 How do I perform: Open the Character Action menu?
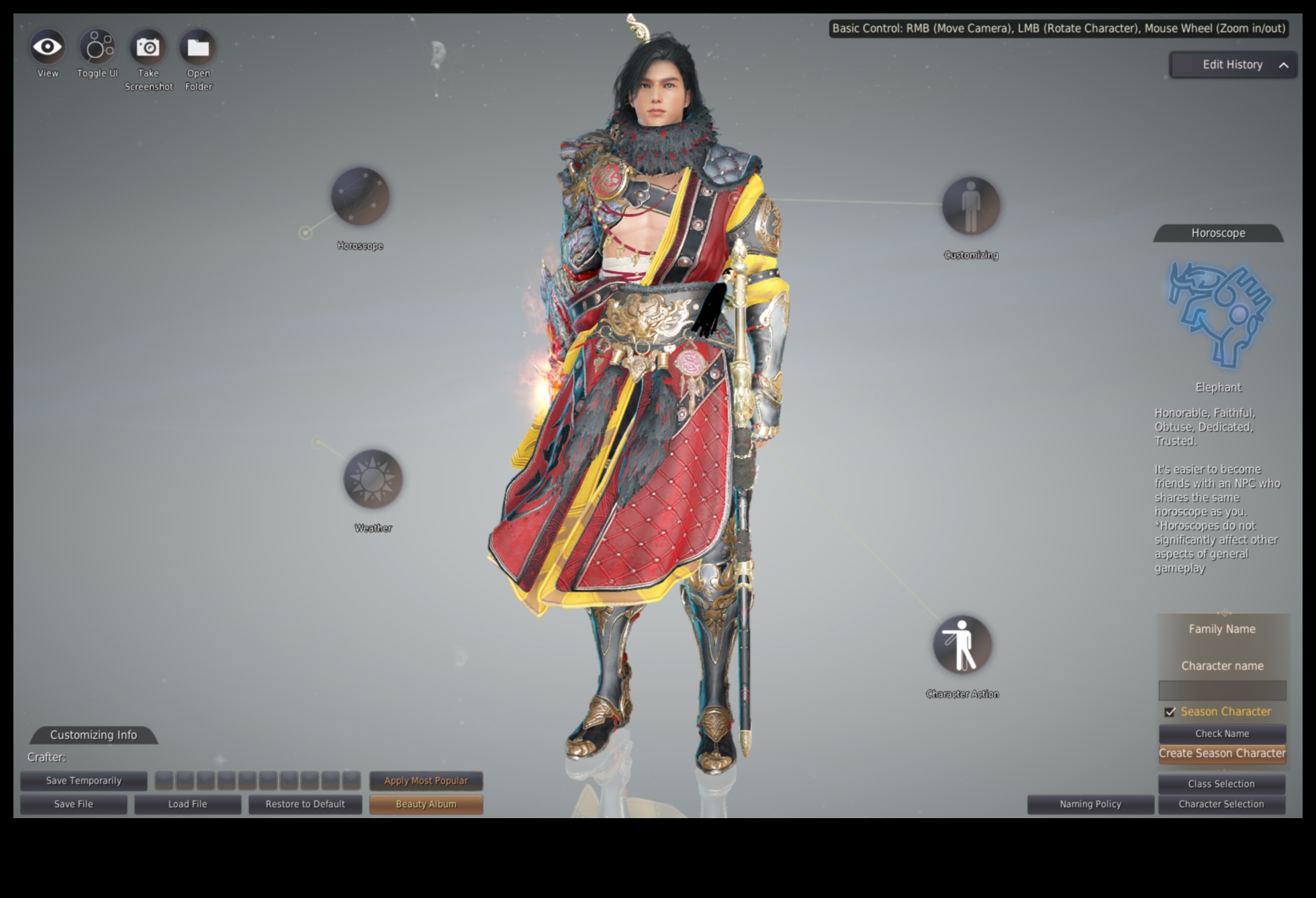(x=962, y=645)
